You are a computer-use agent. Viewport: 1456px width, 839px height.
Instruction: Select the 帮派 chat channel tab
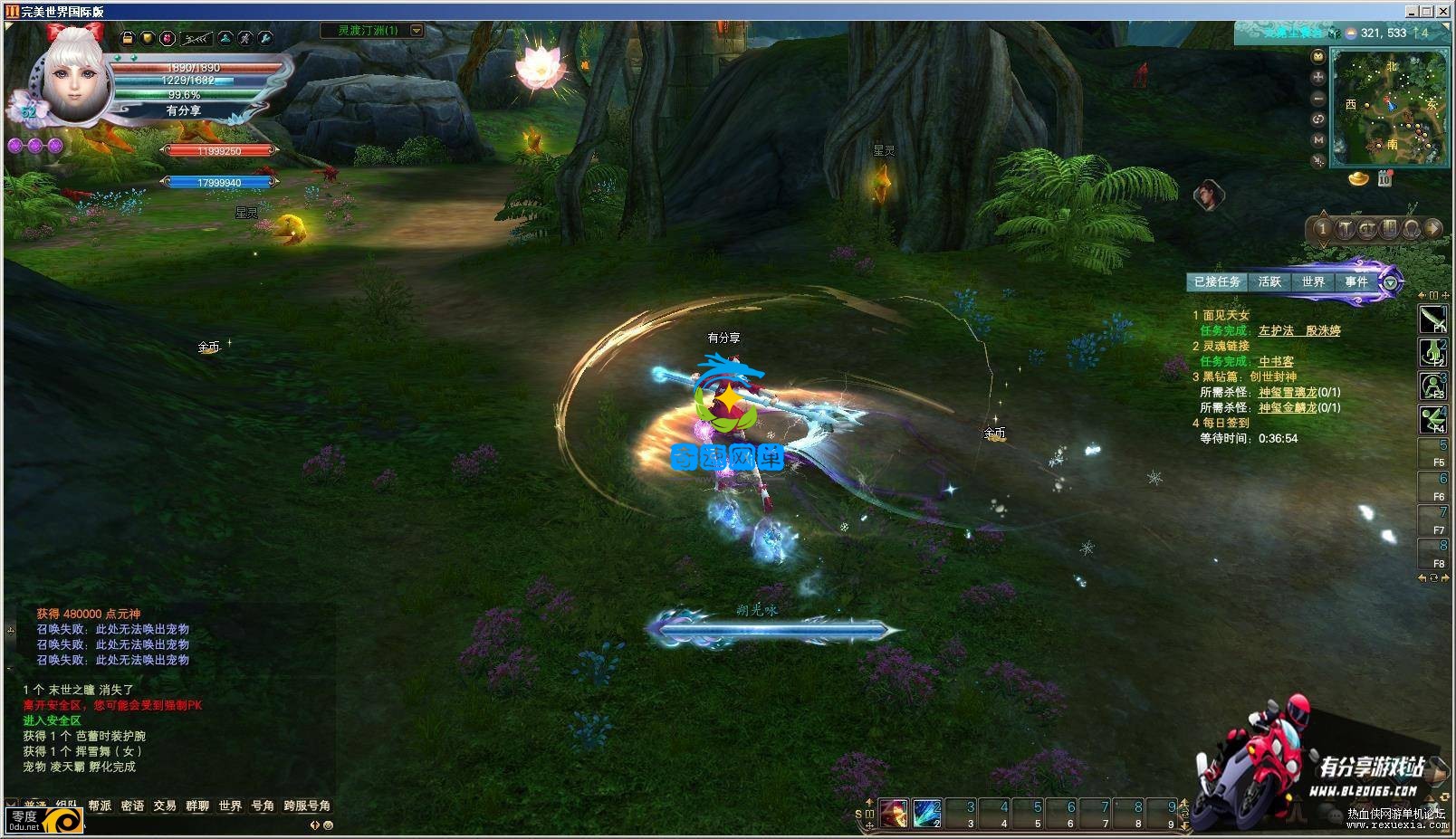100,806
